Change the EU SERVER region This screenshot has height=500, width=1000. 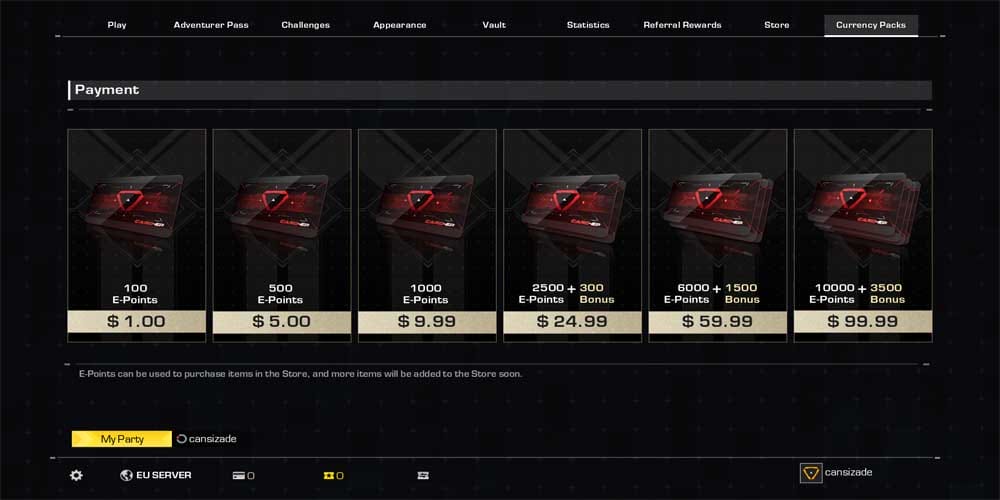(156, 475)
